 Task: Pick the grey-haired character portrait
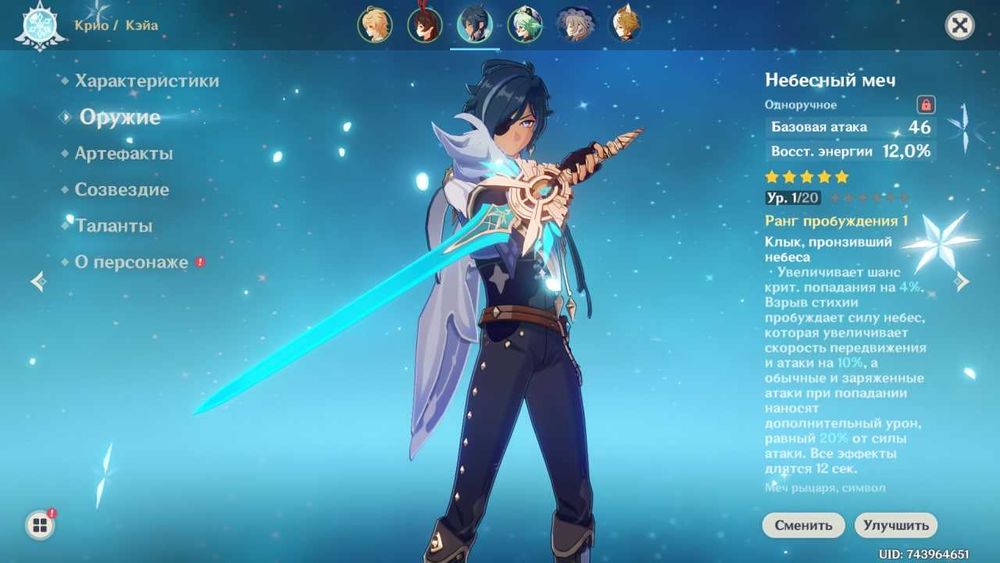(x=575, y=25)
